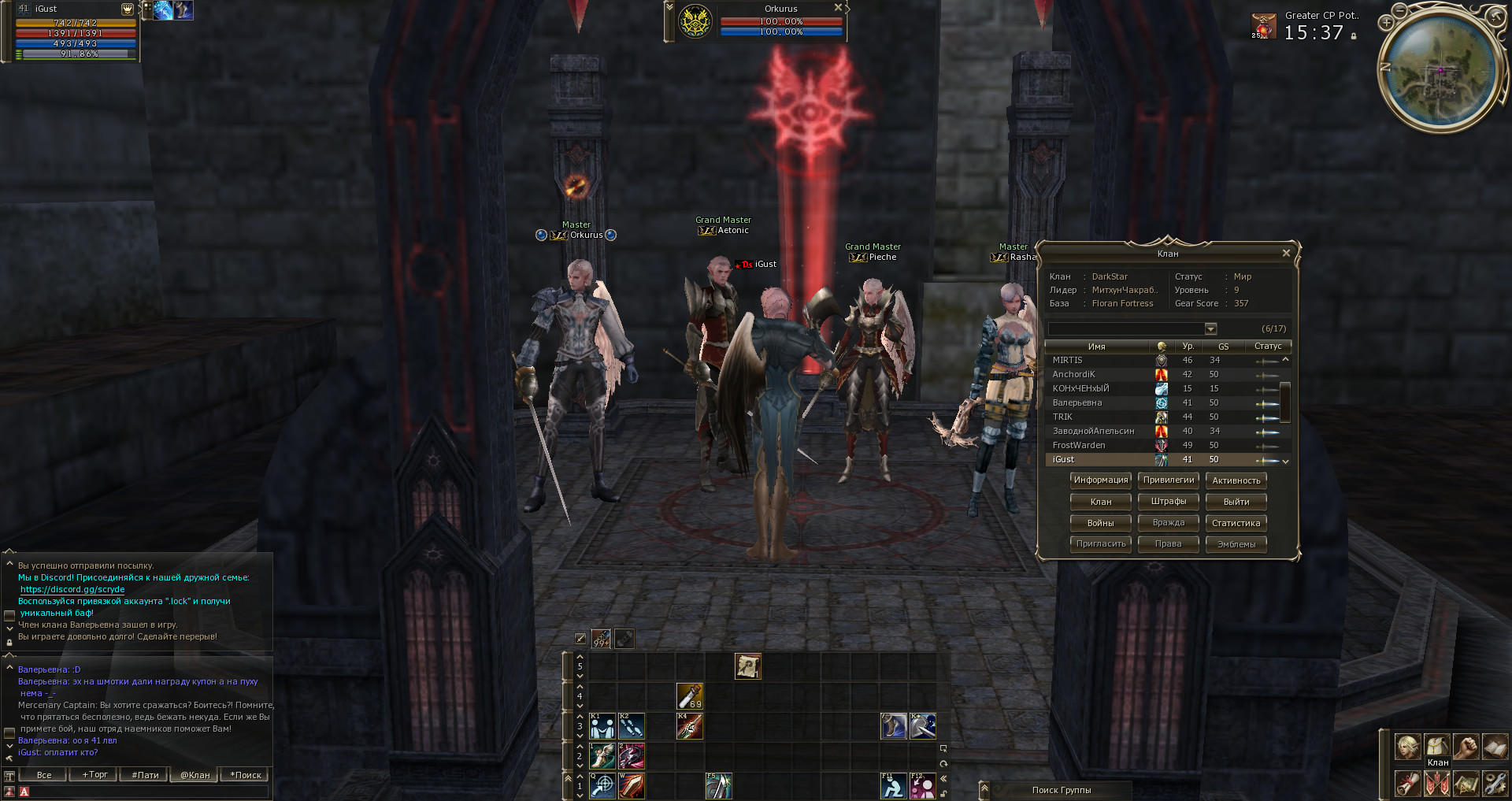Click the Привилегии button

1169,480
